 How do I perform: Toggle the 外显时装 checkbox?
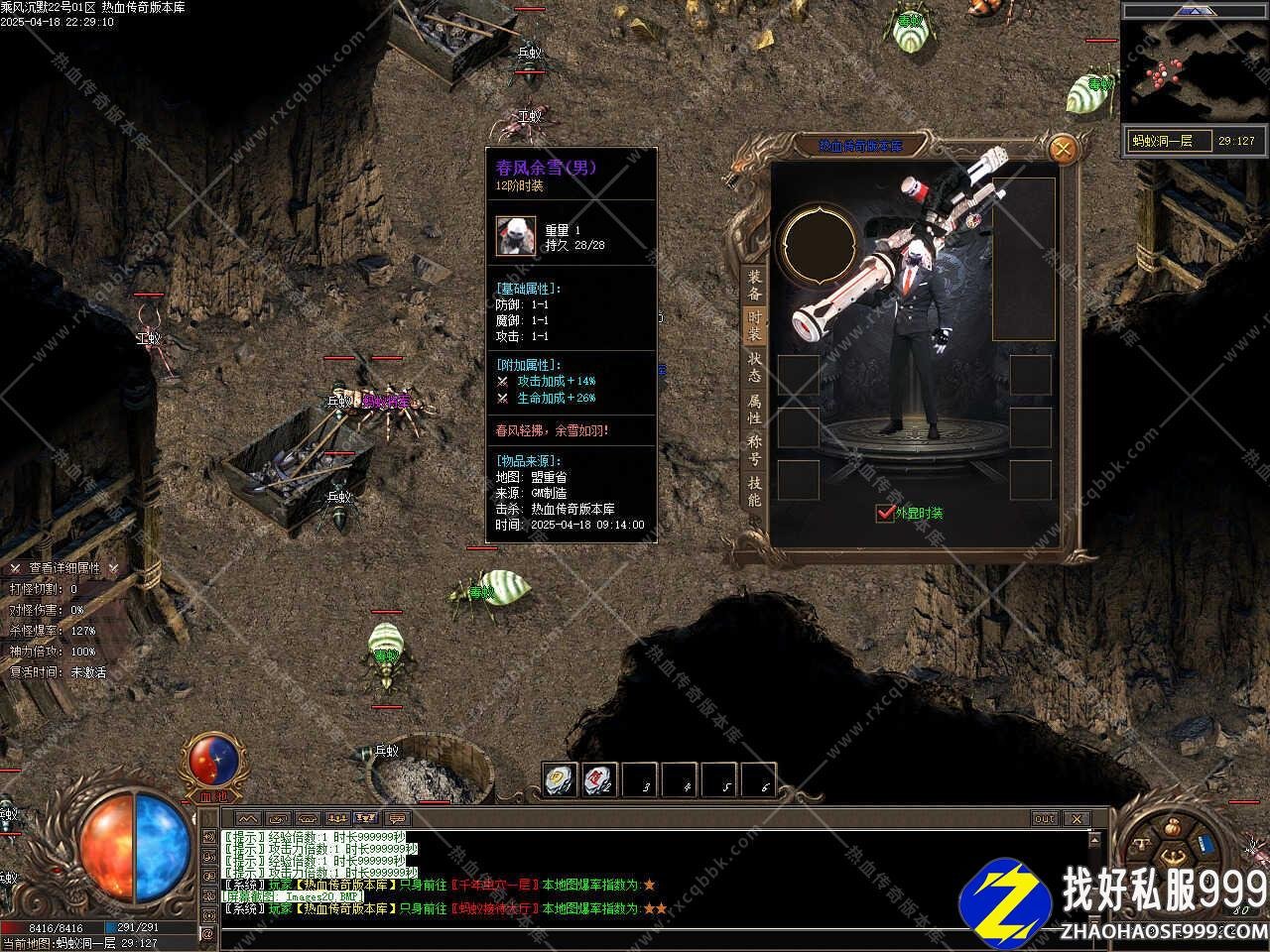pos(885,513)
